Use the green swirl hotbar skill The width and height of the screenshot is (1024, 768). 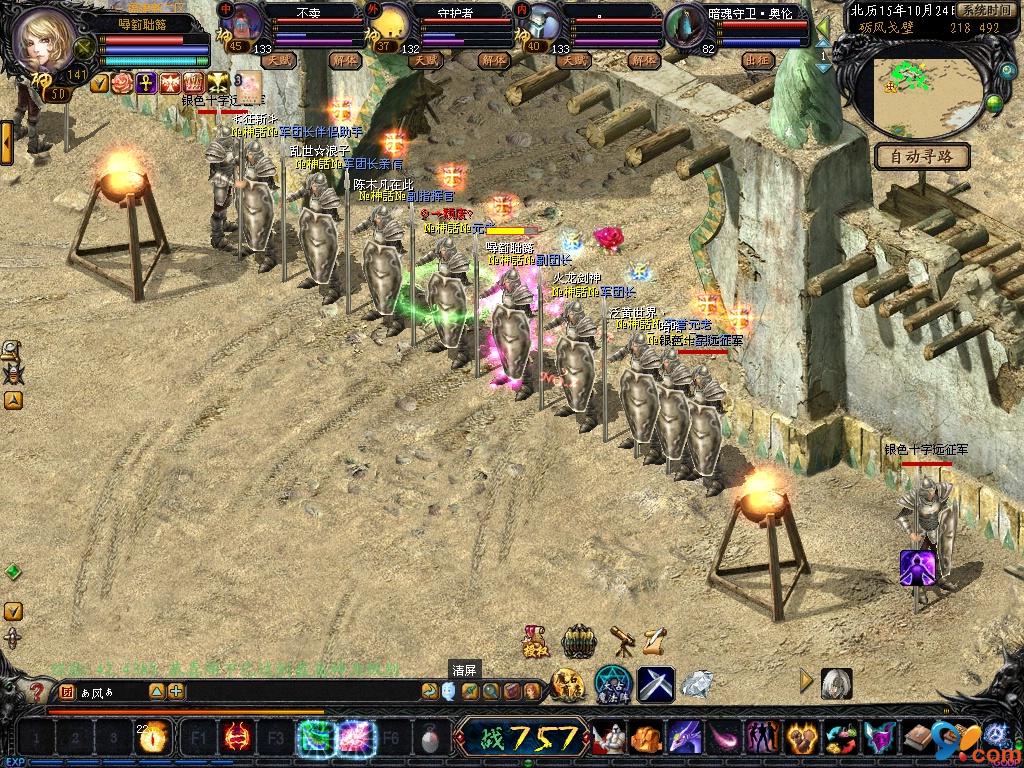[316, 739]
